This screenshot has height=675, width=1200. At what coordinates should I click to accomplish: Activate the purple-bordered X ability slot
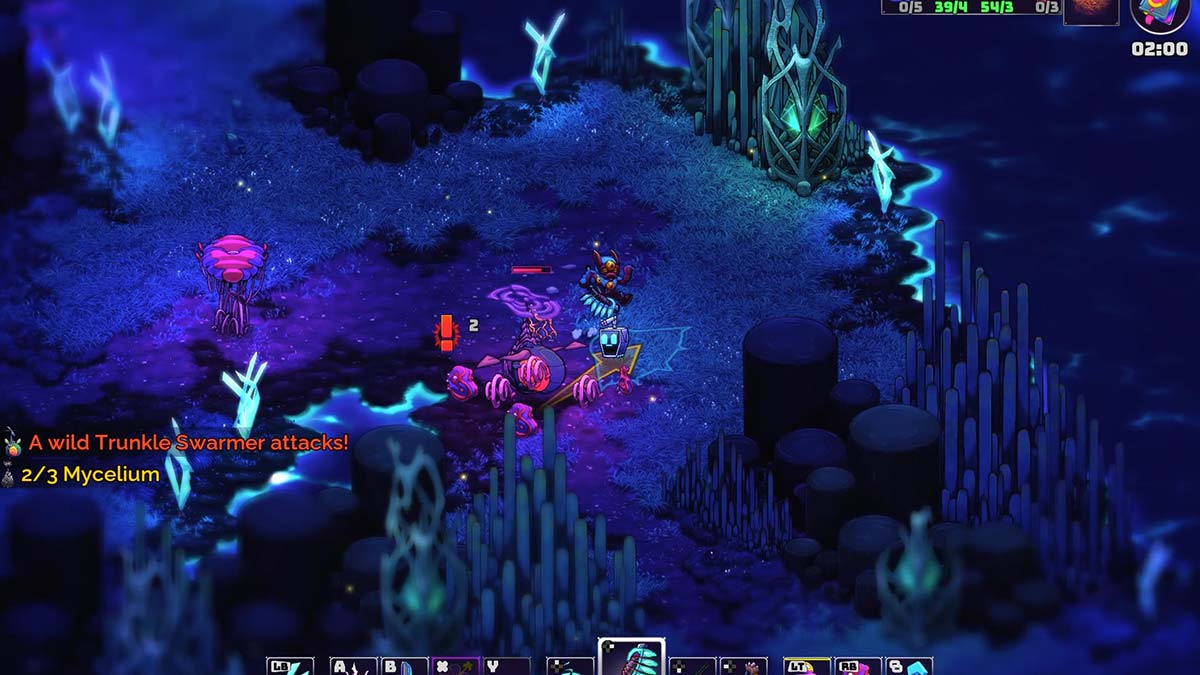[x=456, y=666]
